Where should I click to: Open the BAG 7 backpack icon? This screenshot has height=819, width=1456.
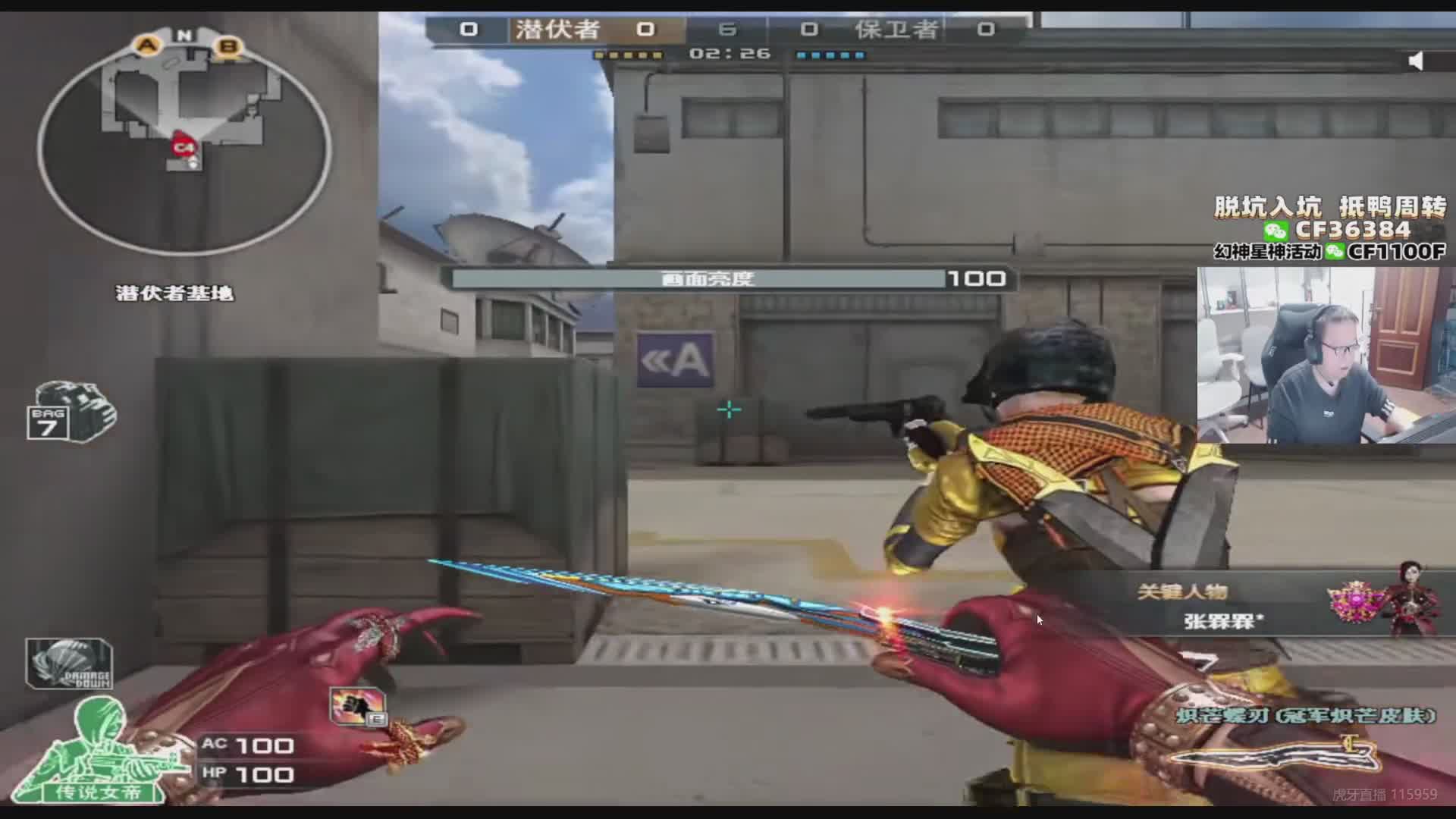pos(71,413)
